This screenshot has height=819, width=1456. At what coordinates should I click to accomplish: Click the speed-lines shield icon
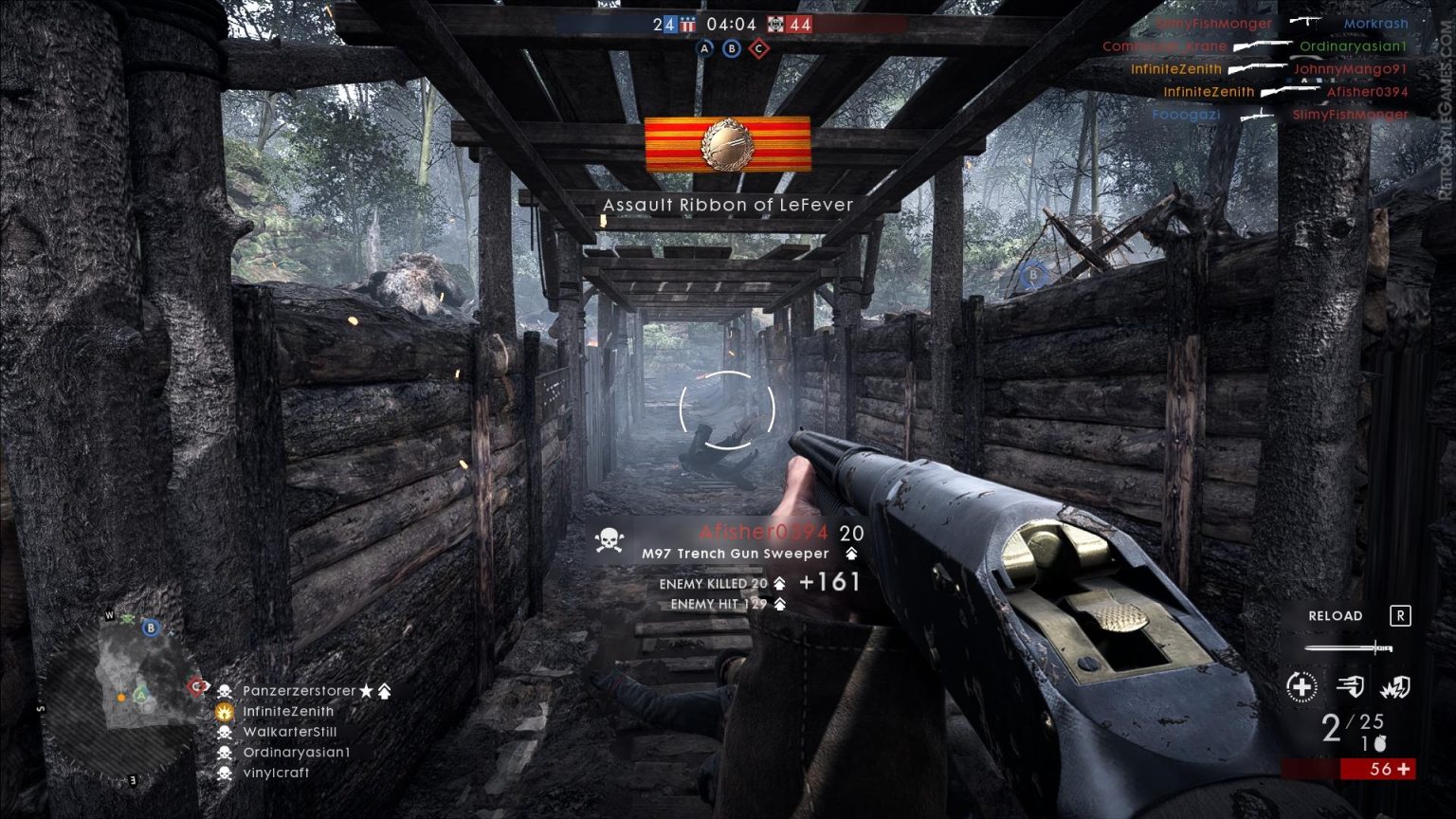click(1350, 685)
